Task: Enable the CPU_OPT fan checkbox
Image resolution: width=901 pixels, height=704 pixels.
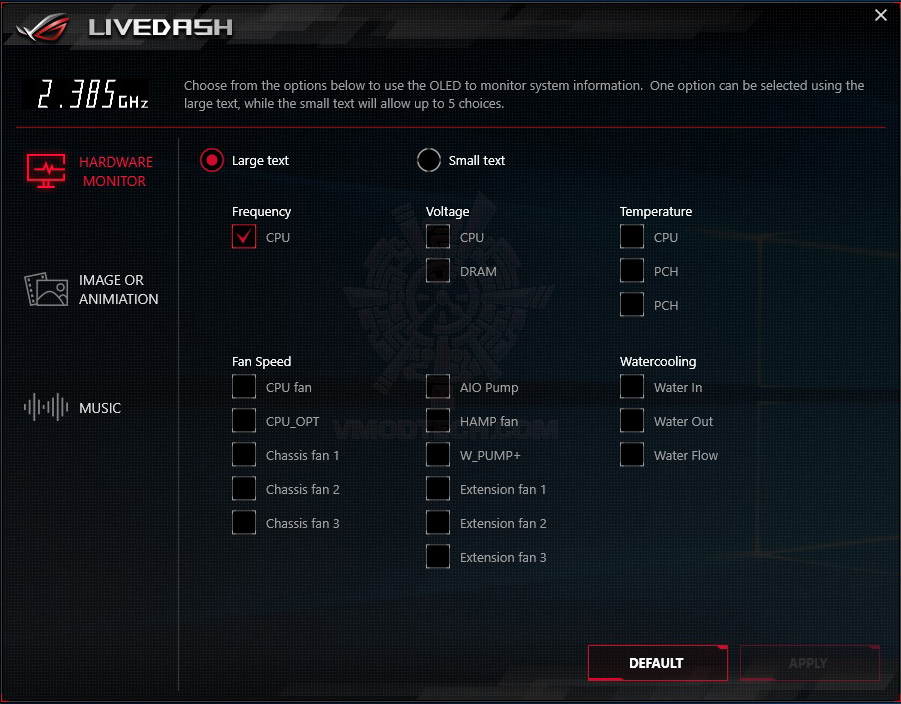Action: click(x=245, y=421)
